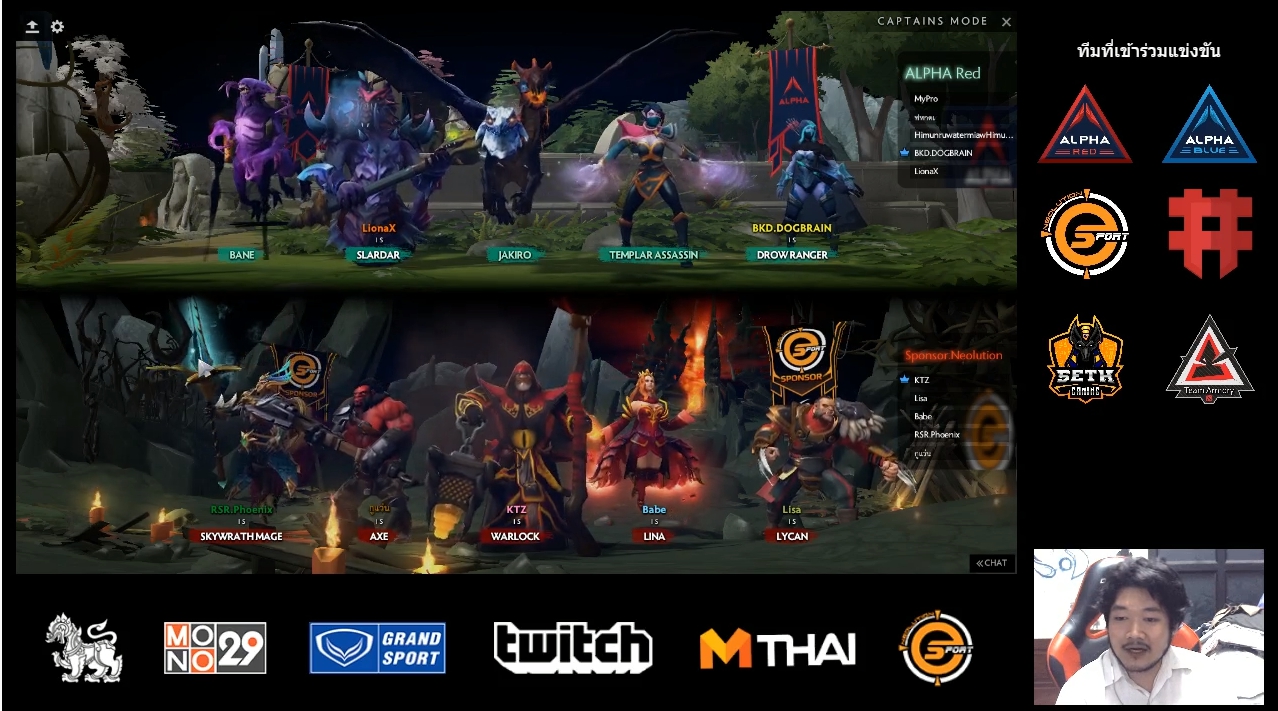Choose Lisa from the Sponsor.Neolution player list
Screen dimensions: 1278x711
tap(920, 398)
